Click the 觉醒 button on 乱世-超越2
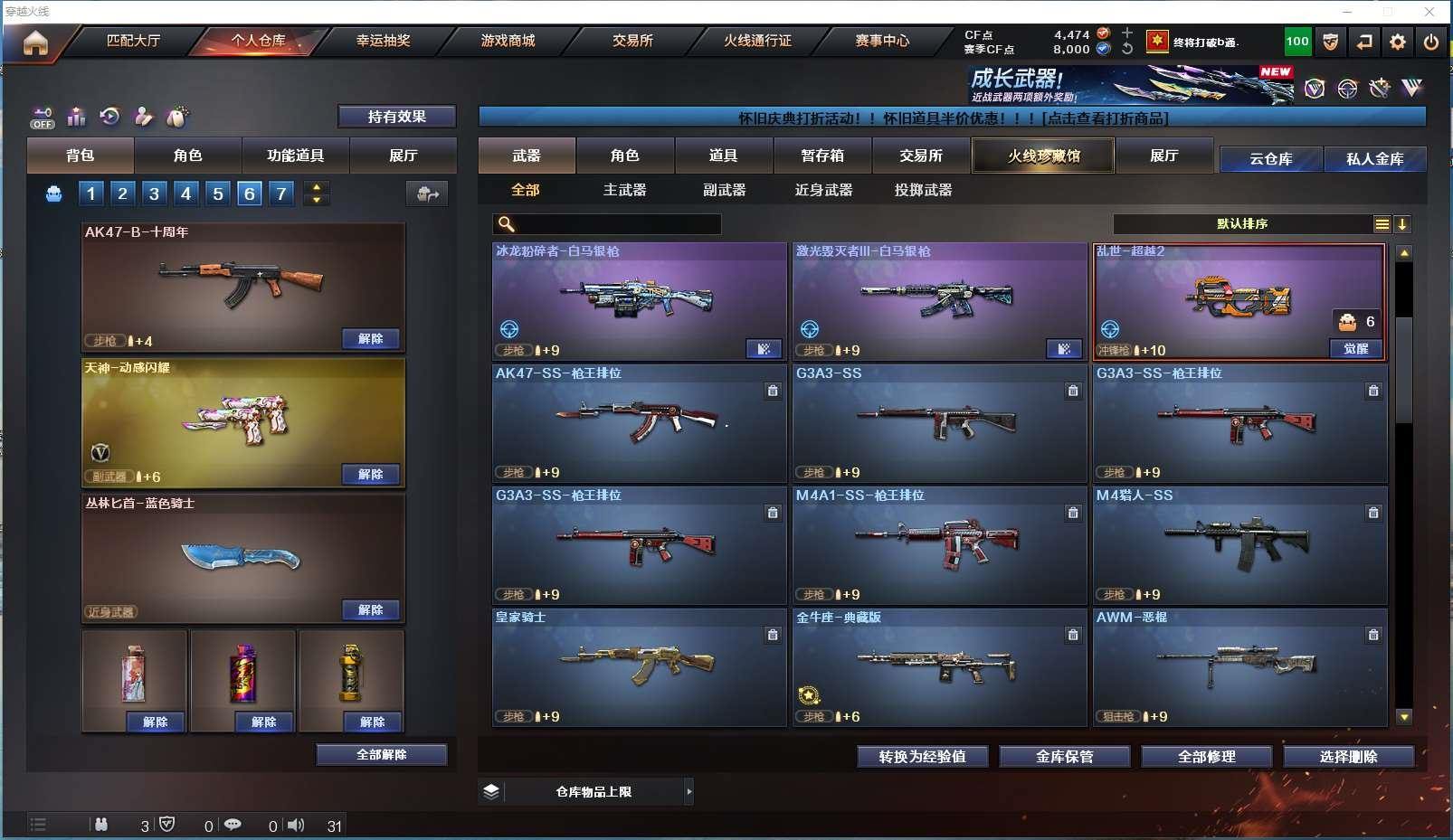Screen dimensions: 1453x840 [x=1355, y=349]
